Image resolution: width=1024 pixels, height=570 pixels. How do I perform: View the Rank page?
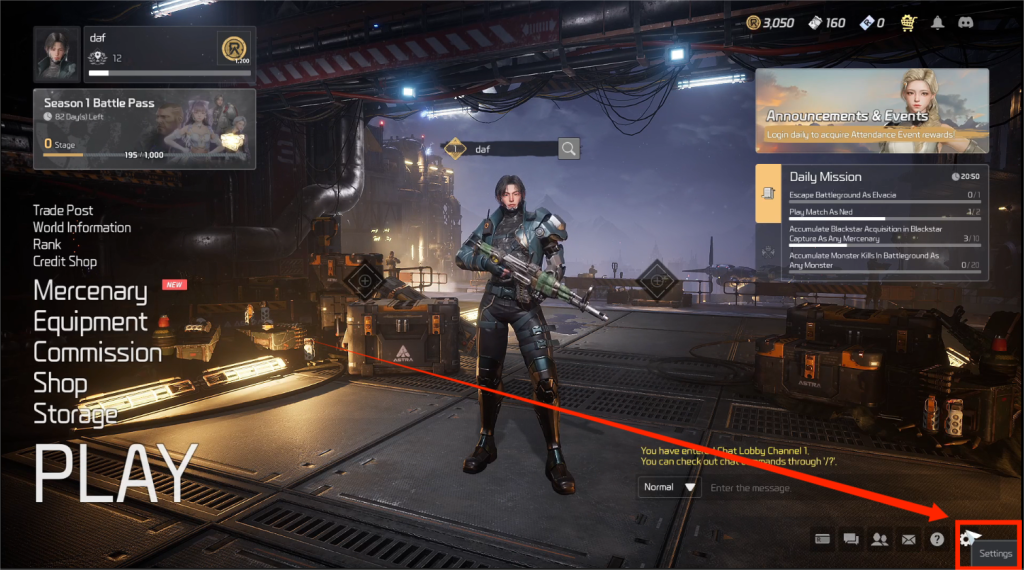coord(47,244)
